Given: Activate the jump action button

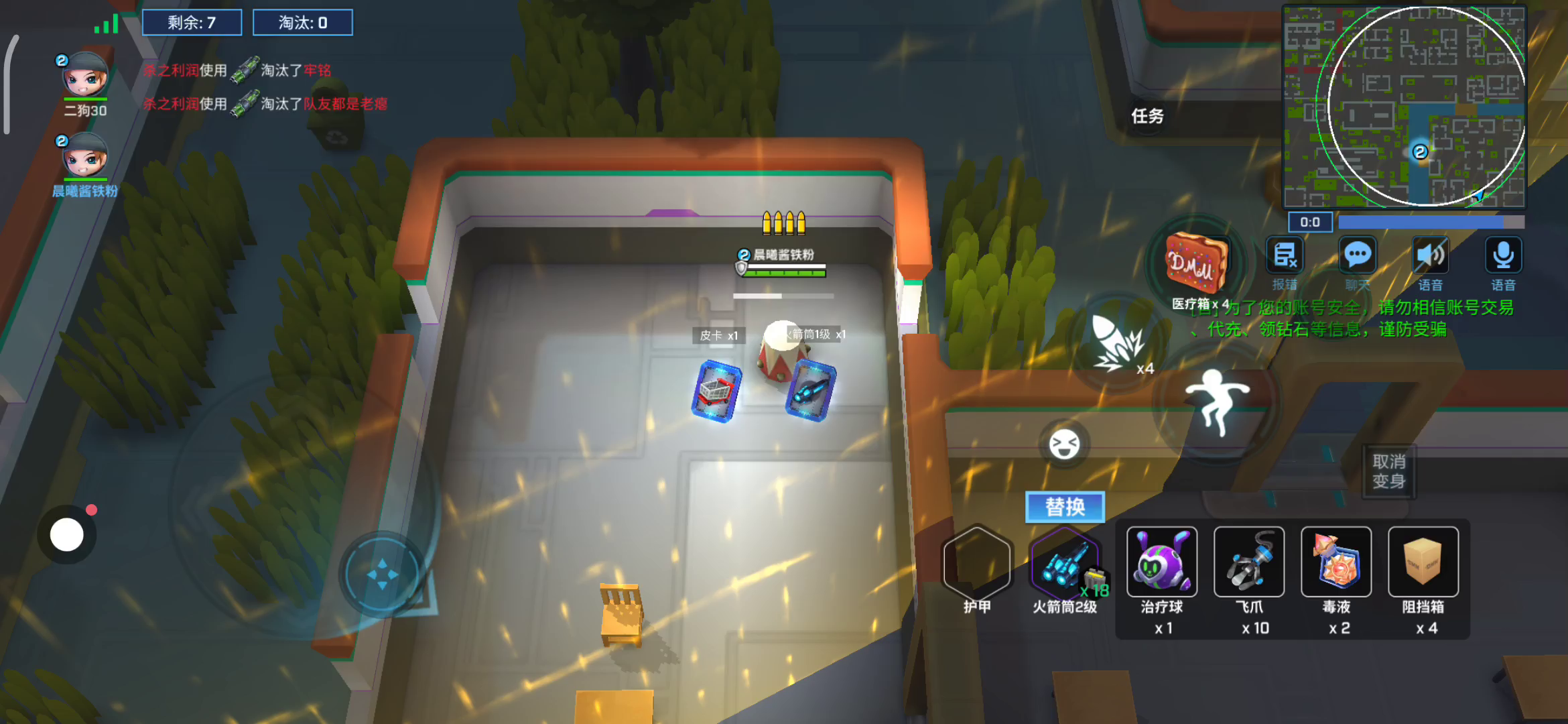Looking at the screenshot, I should (1218, 401).
